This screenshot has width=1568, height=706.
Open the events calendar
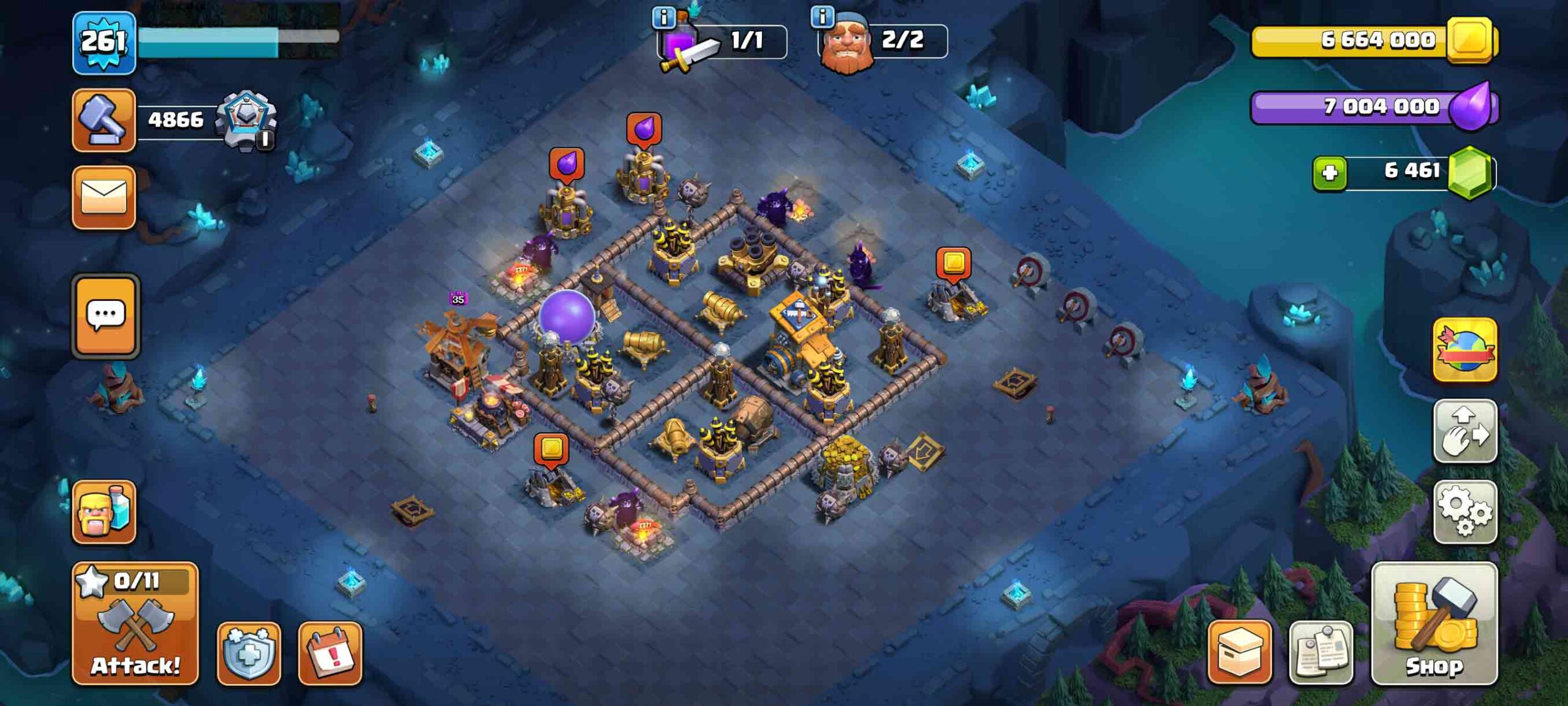330,653
